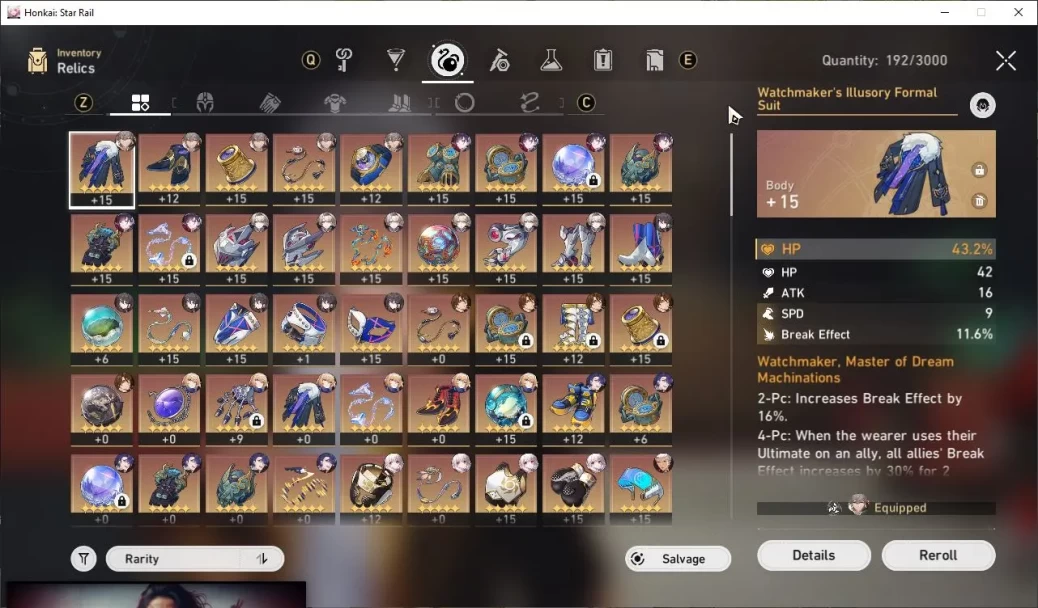Open the relic filter funnel

pos(84,559)
